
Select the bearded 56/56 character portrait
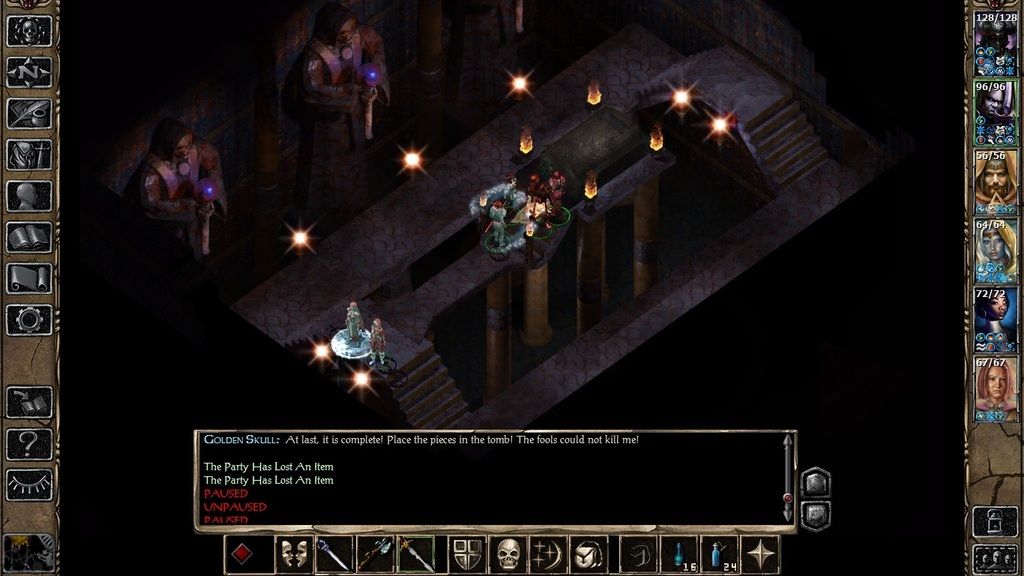click(995, 181)
